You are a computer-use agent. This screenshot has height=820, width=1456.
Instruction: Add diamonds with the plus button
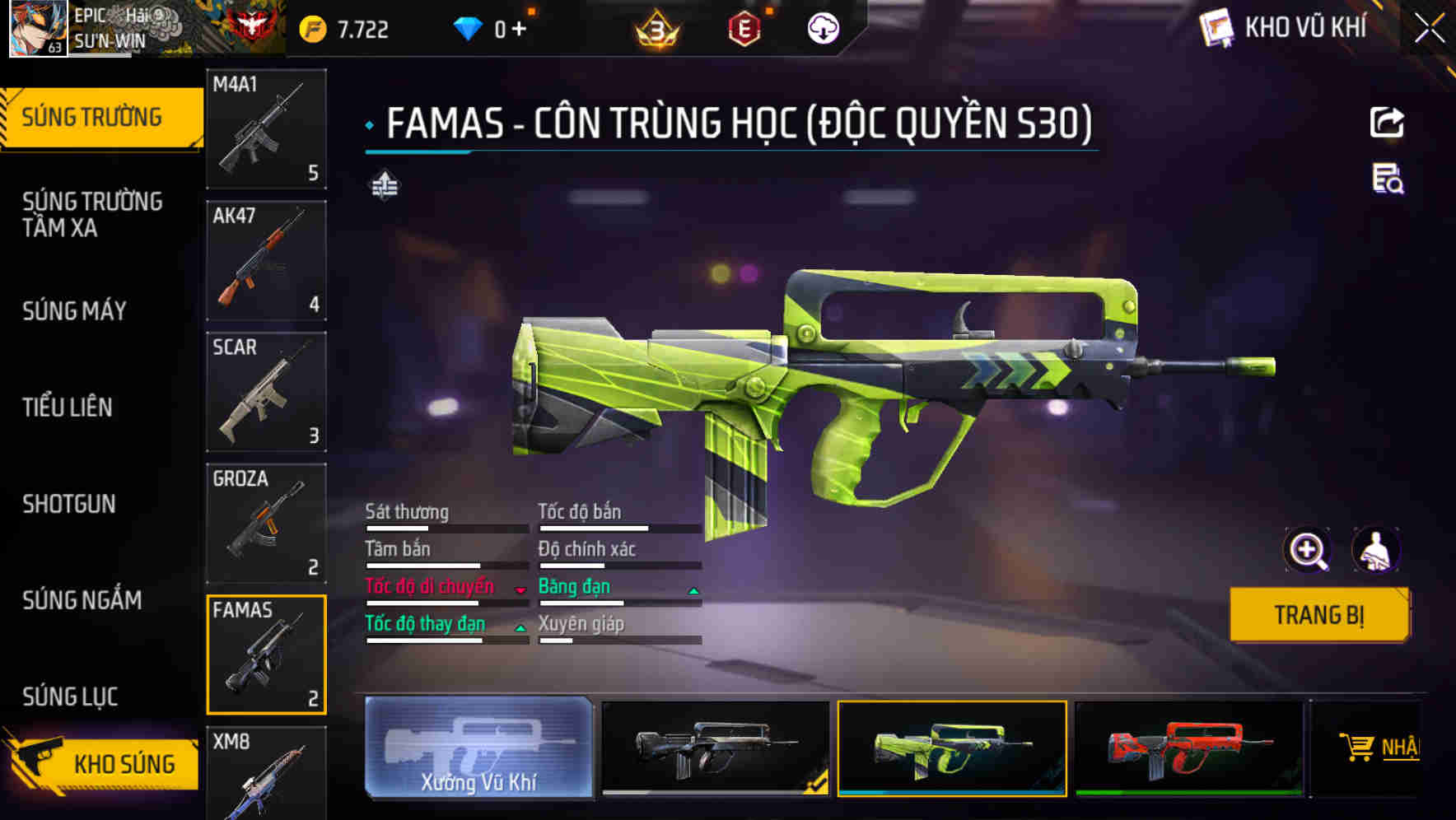(x=519, y=30)
